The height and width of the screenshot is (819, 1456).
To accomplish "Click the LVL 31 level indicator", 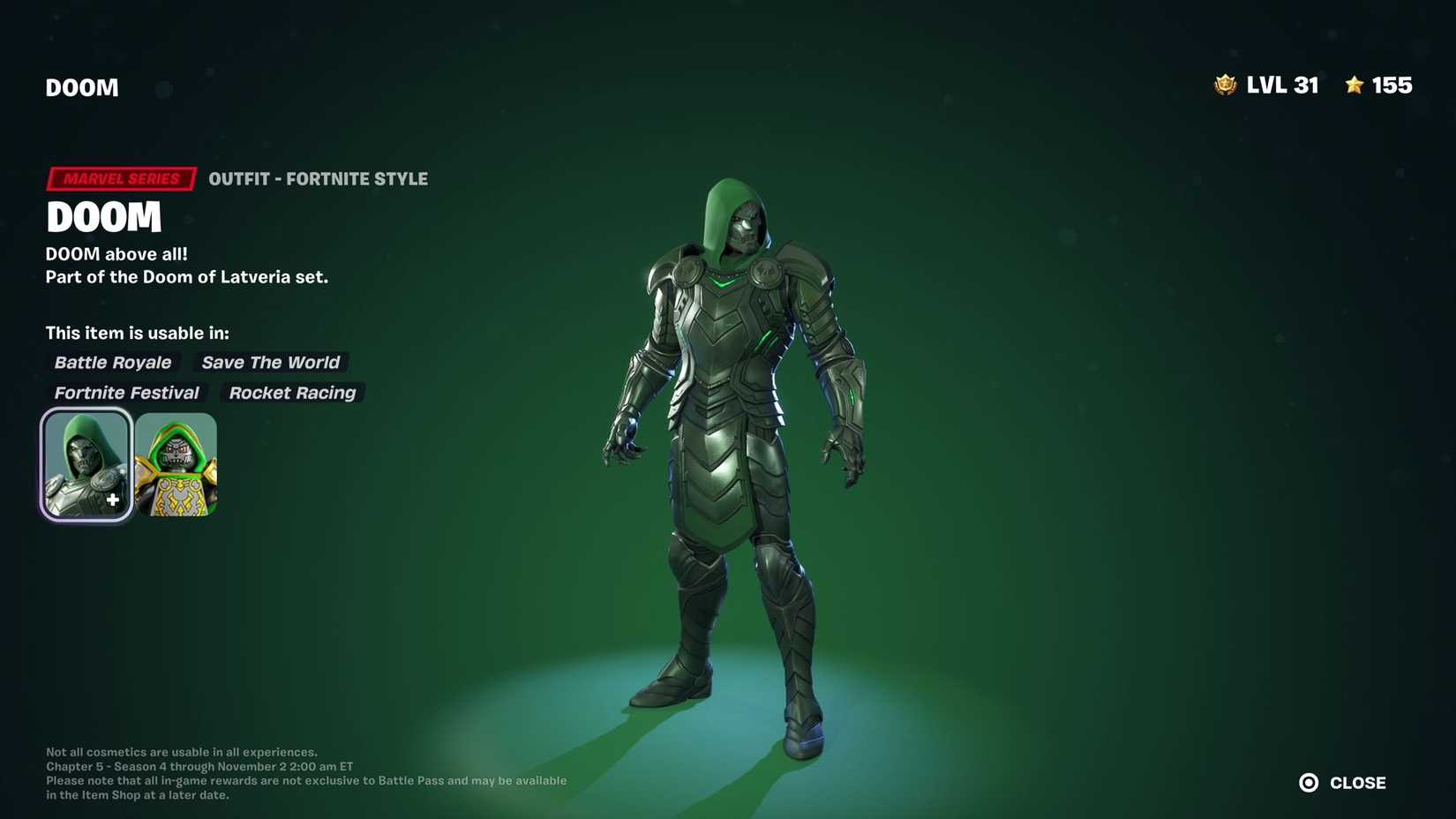I will [x=1282, y=85].
